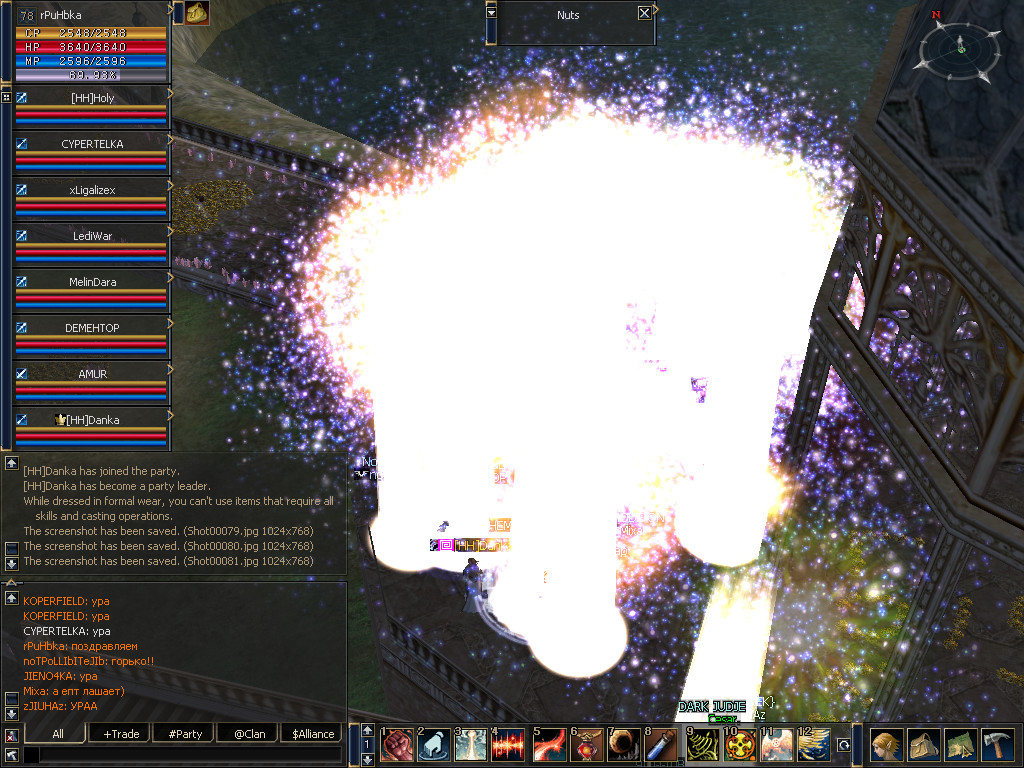
Task: Use the blue potion vial in slot 8
Action: 661,745
